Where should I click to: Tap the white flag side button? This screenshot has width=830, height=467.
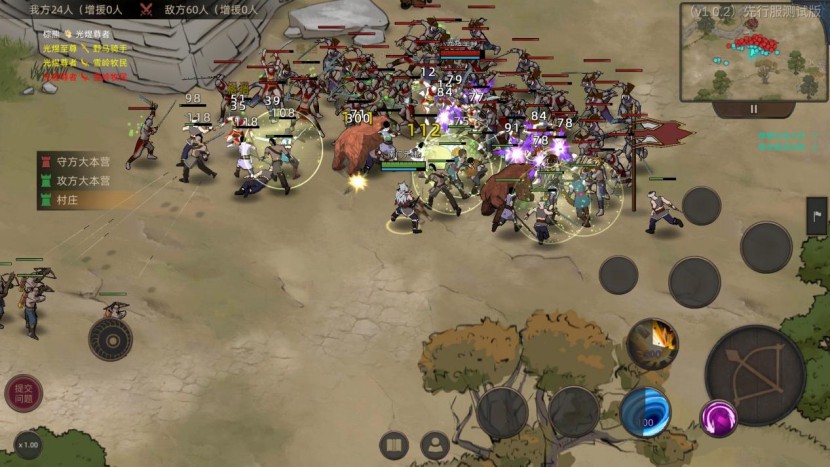(816, 216)
